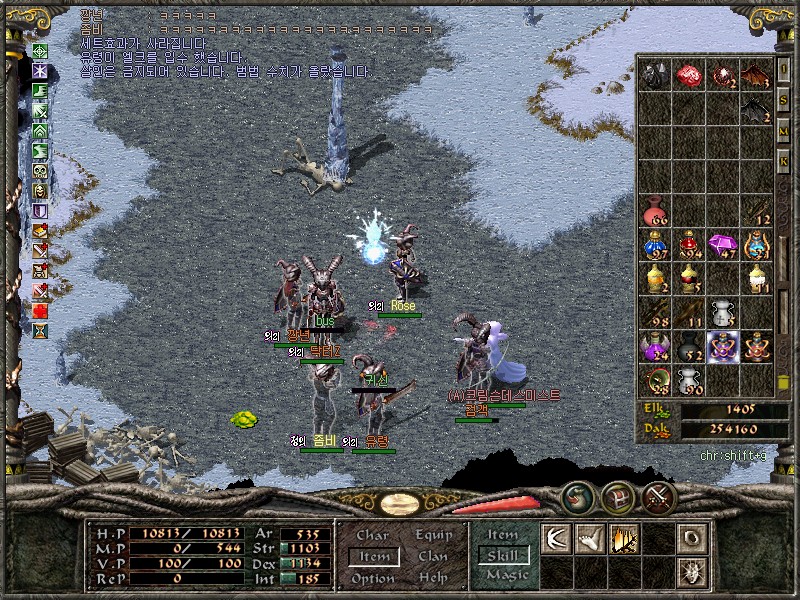Open the Clan menu
The image size is (800, 600).
tap(433, 556)
